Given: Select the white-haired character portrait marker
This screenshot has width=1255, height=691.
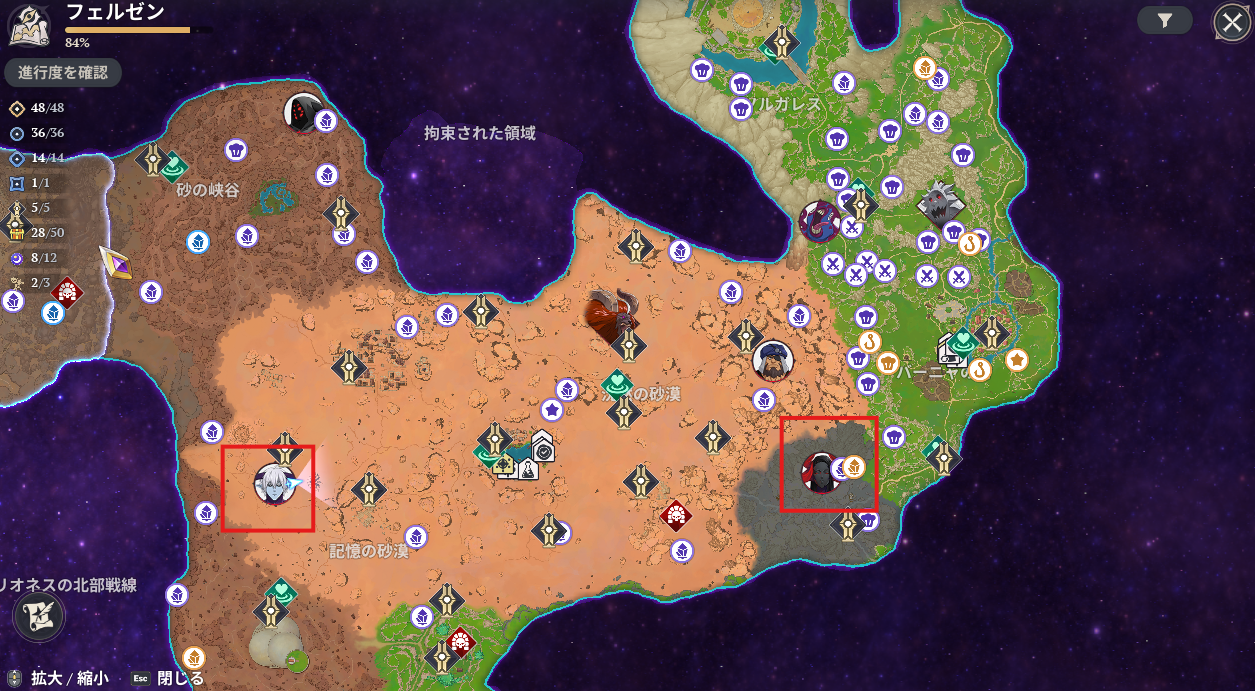Looking at the screenshot, I should (274, 484).
